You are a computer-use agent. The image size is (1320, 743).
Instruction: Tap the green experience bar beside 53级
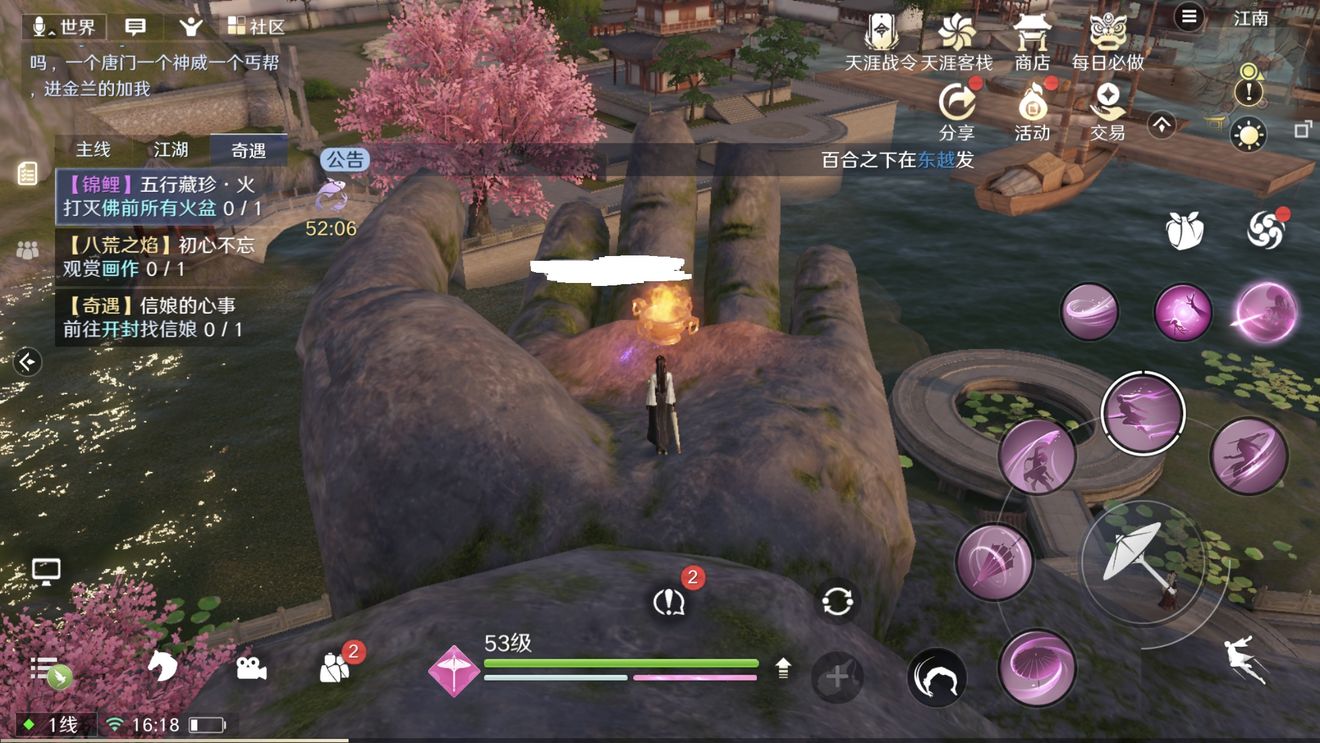(x=620, y=662)
